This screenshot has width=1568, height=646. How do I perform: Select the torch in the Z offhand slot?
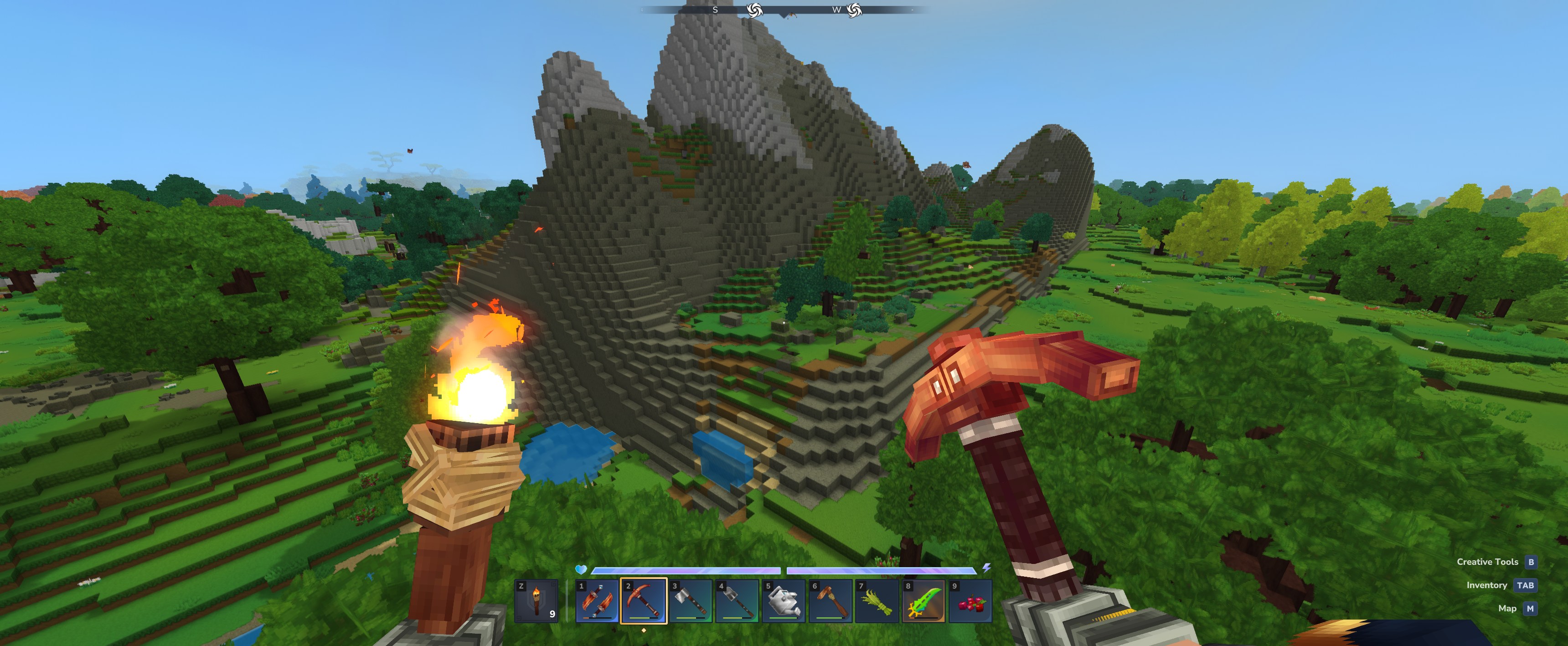[x=536, y=601]
